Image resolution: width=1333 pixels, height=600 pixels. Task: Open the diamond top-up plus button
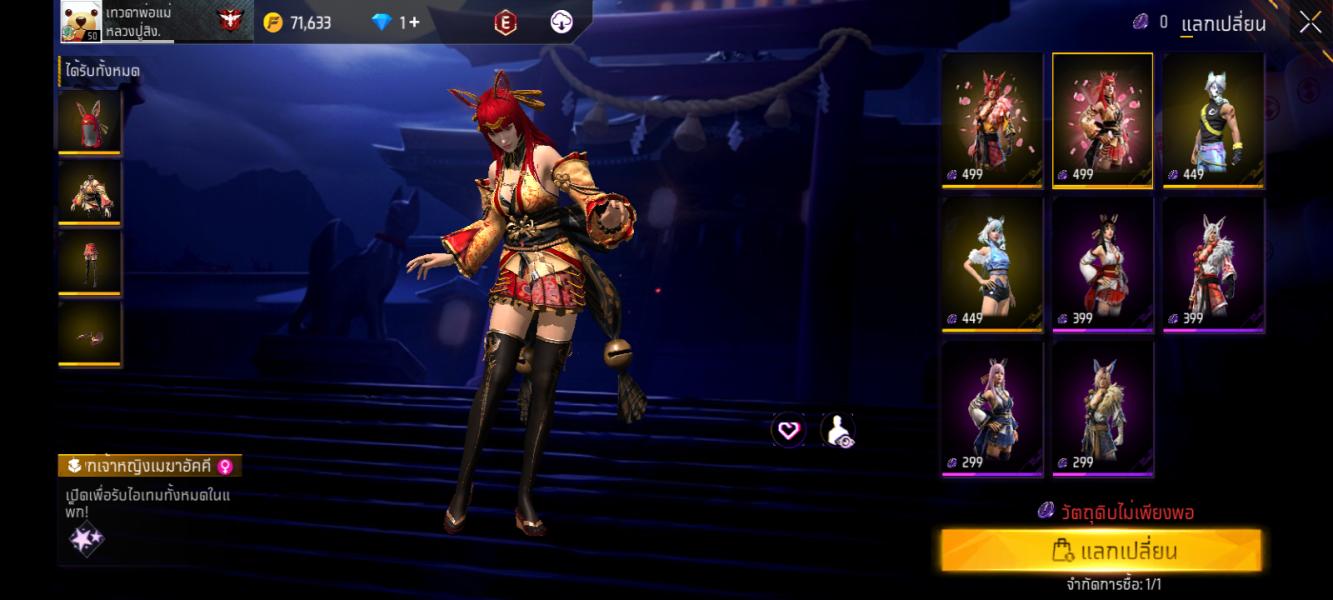pyautogui.click(x=414, y=22)
